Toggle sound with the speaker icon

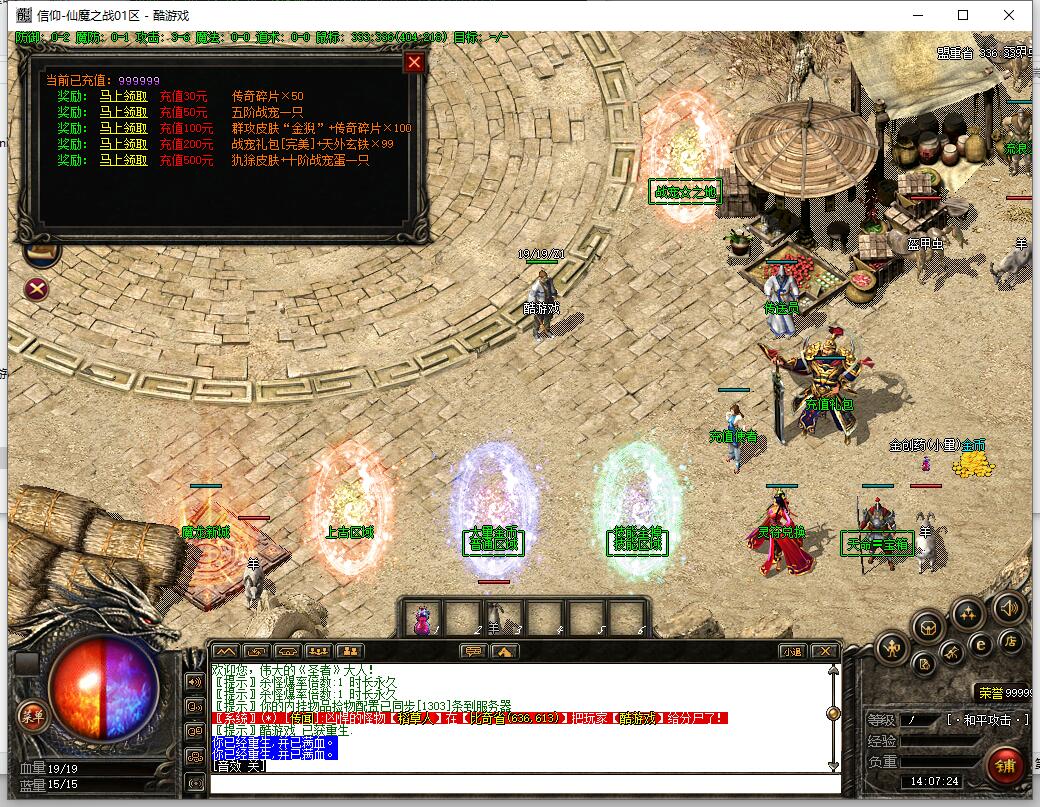click(x=1007, y=608)
